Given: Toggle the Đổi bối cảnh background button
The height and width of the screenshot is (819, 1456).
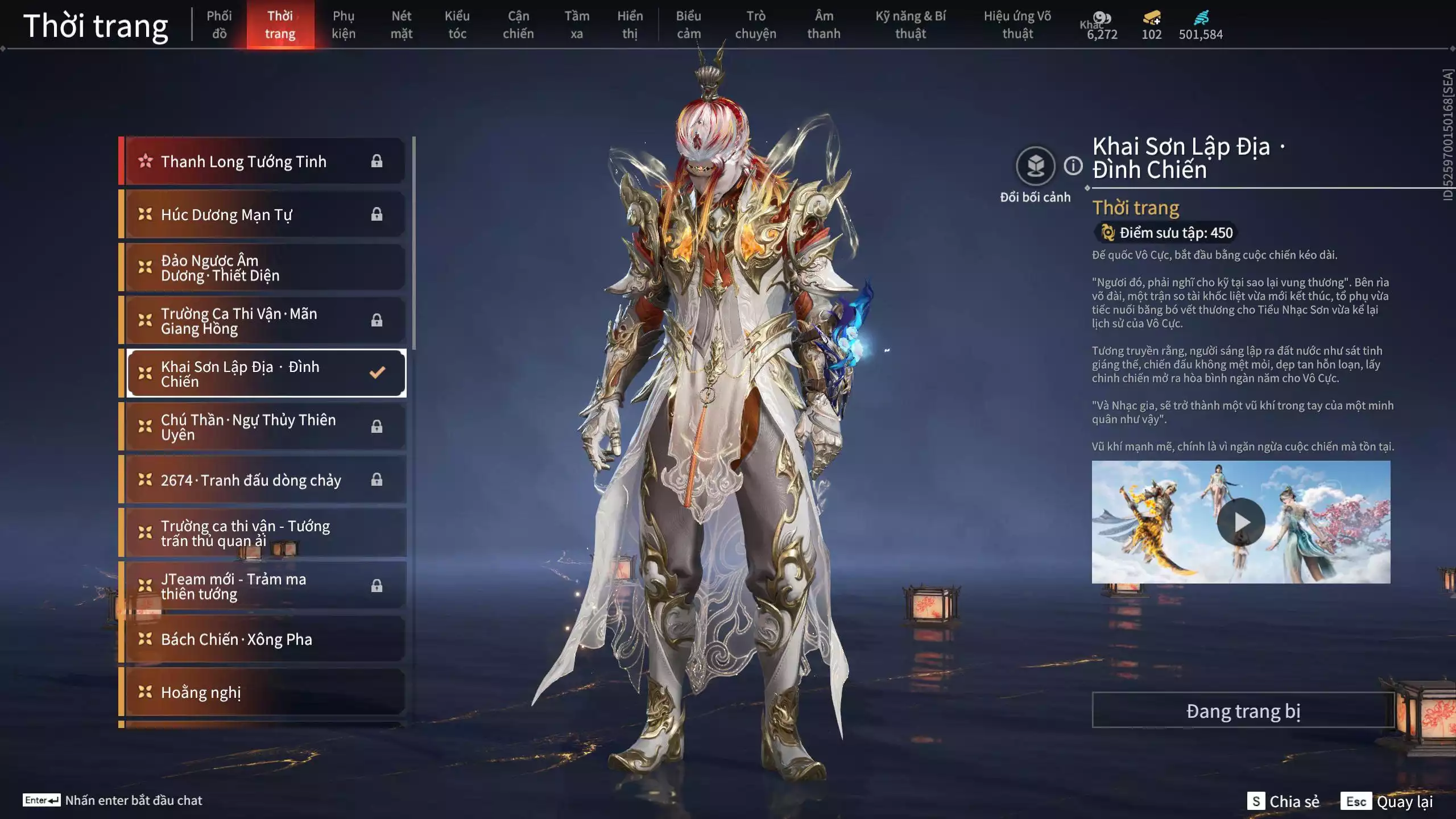Looking at the screenshot, I should (x=1035, y=166).
